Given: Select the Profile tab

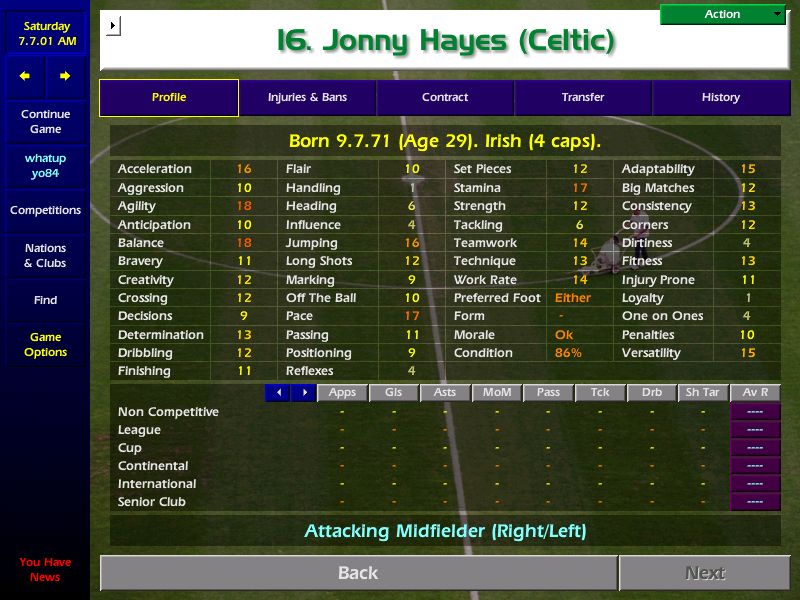Looking at the screenshot, I should tap(169, 98).
